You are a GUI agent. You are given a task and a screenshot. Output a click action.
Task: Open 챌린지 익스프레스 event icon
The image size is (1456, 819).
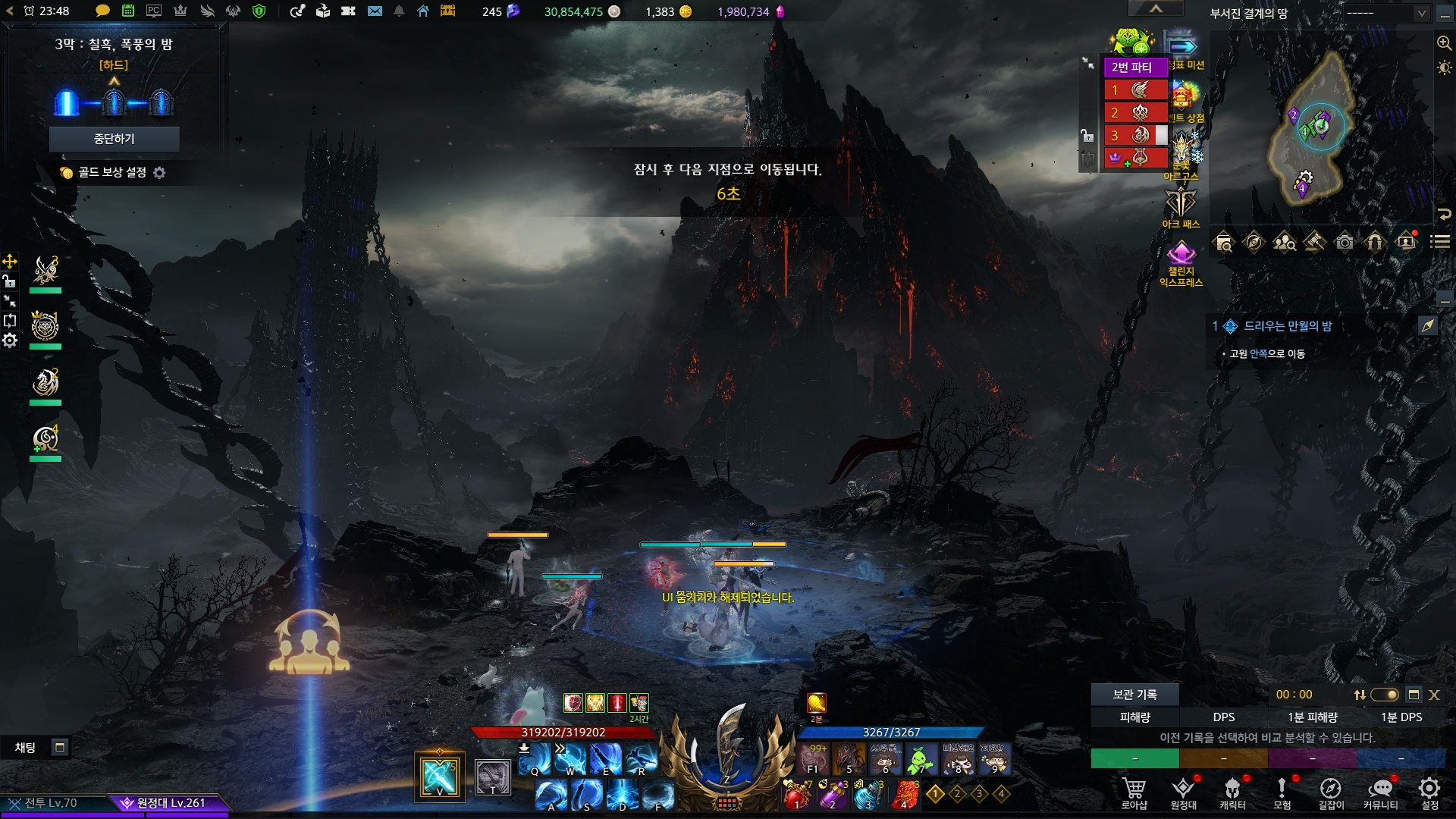click(x=1181, y=262)
